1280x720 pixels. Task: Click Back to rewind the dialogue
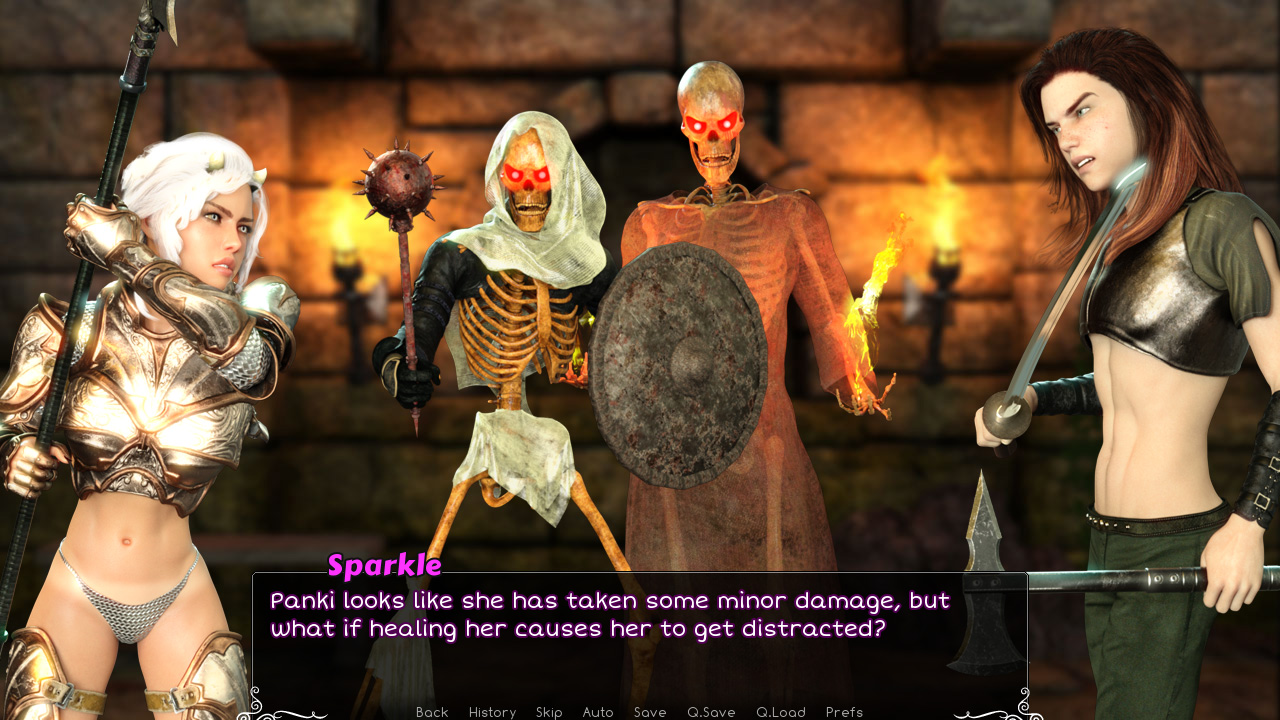click(x=431, y=712)
